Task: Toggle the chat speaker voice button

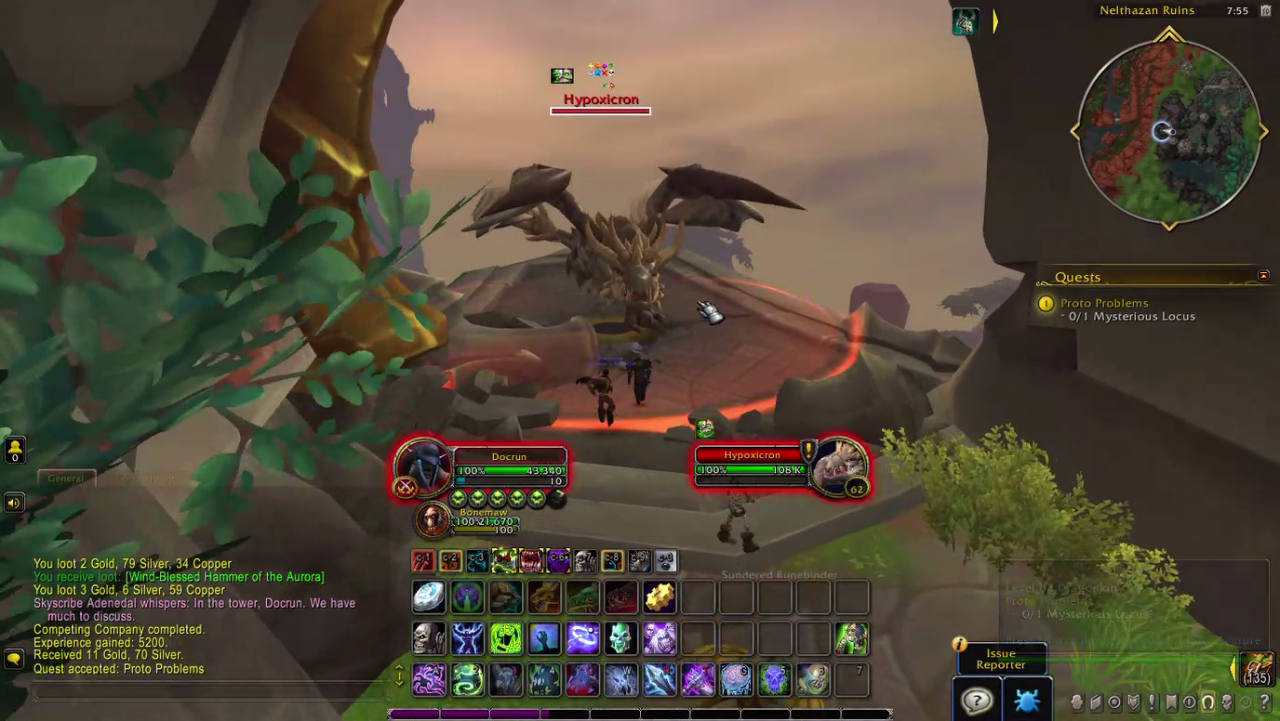Action: point(14,502)
